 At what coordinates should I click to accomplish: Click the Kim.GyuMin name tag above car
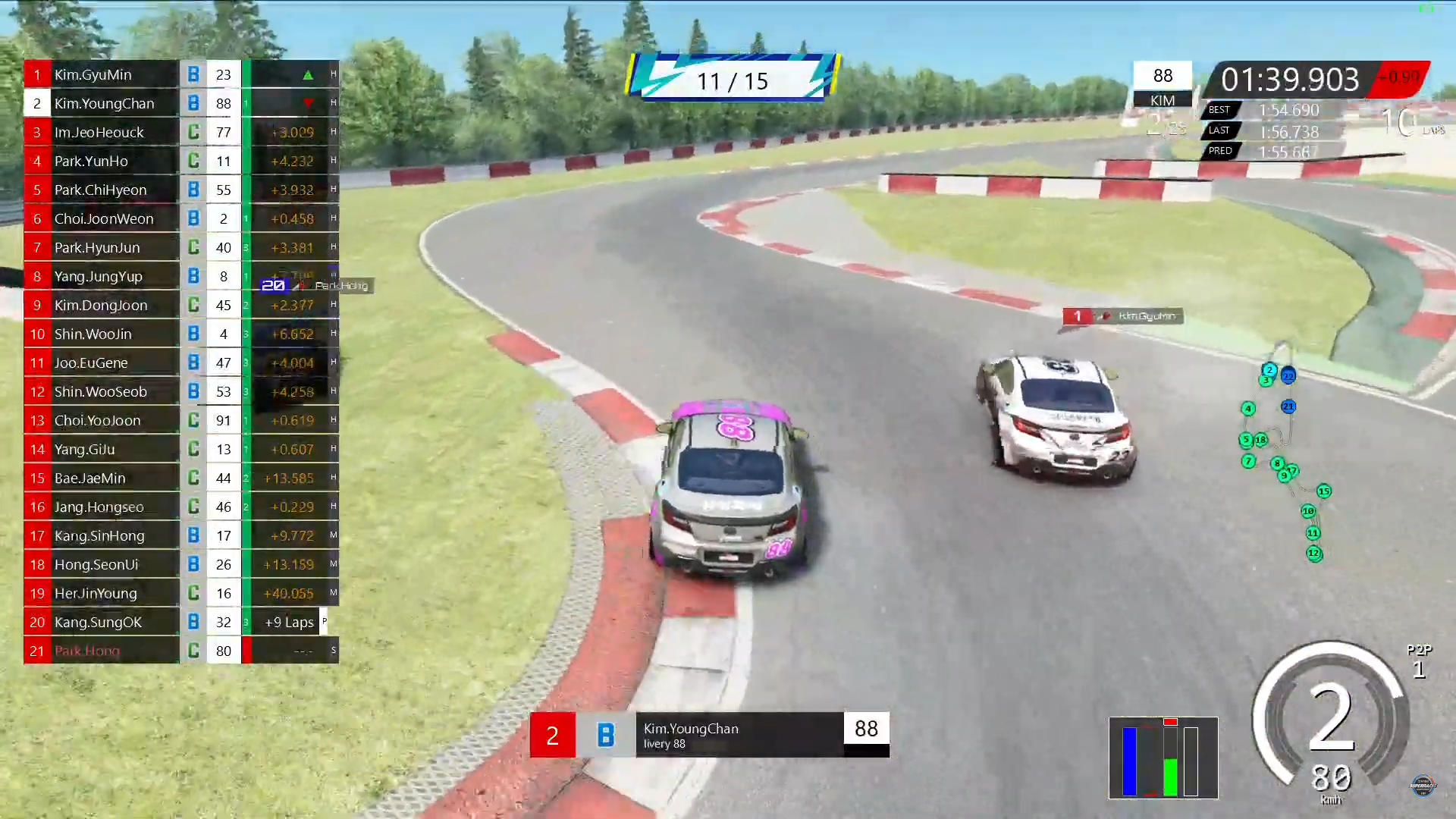(1123, 316)
